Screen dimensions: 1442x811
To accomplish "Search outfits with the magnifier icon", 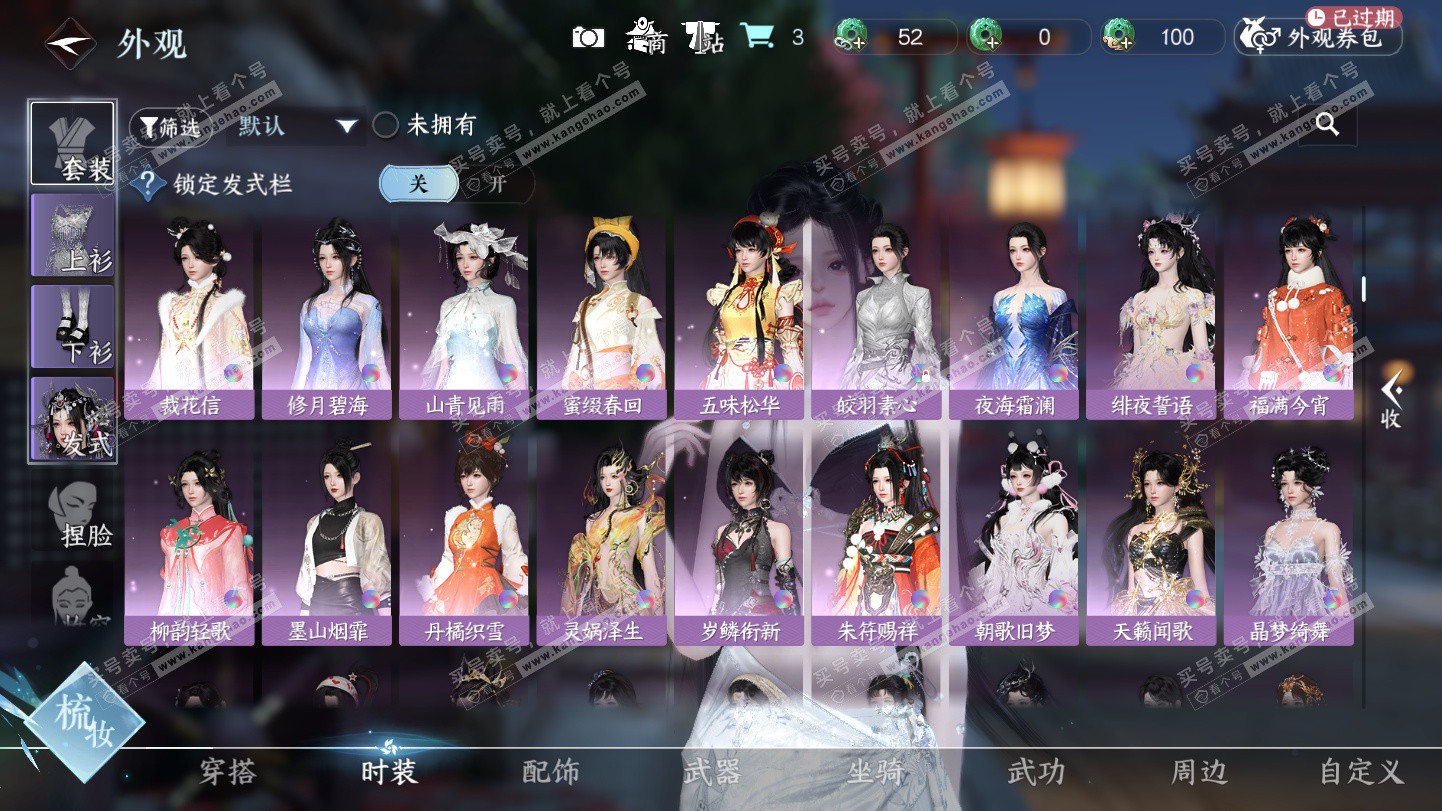I will coord(1327,124).
